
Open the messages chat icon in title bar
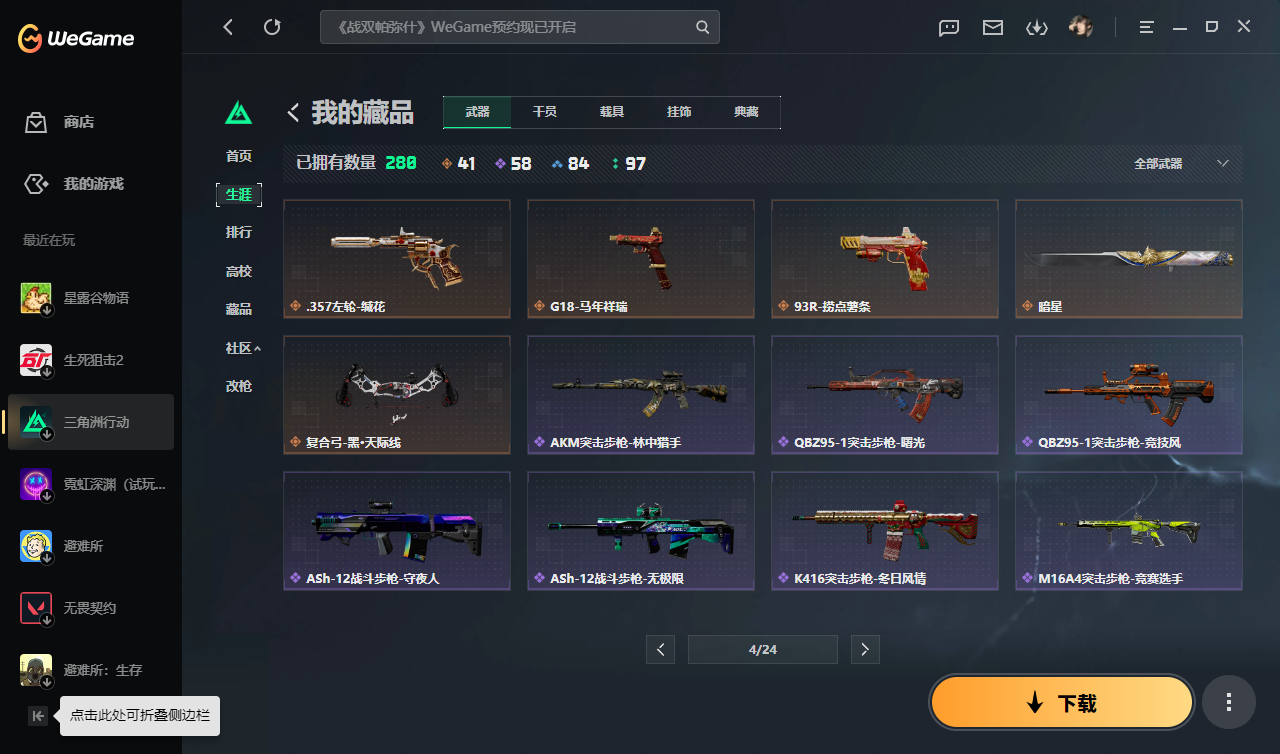(x=948, y=27)
